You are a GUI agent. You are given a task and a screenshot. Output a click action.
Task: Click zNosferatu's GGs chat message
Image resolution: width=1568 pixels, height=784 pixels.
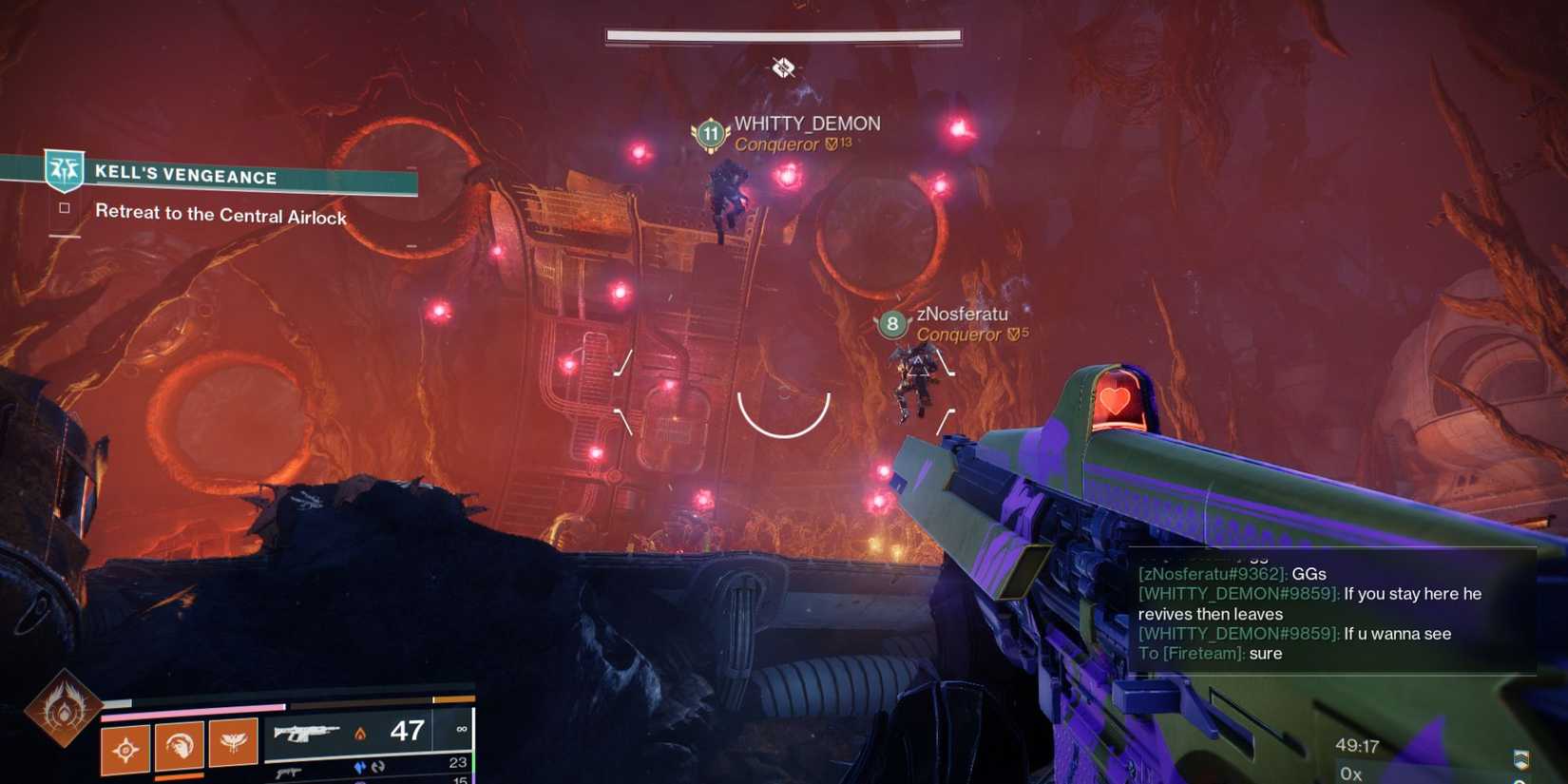pos(1232,574)
